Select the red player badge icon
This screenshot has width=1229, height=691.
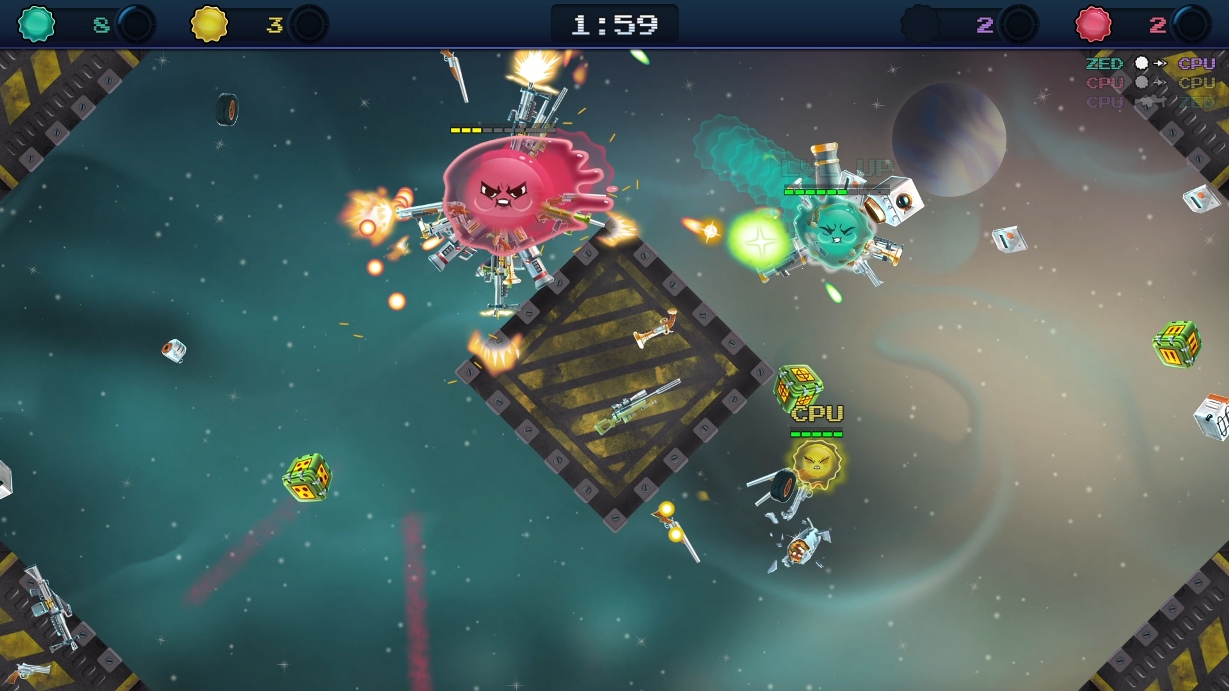[x=1094, y=23]
